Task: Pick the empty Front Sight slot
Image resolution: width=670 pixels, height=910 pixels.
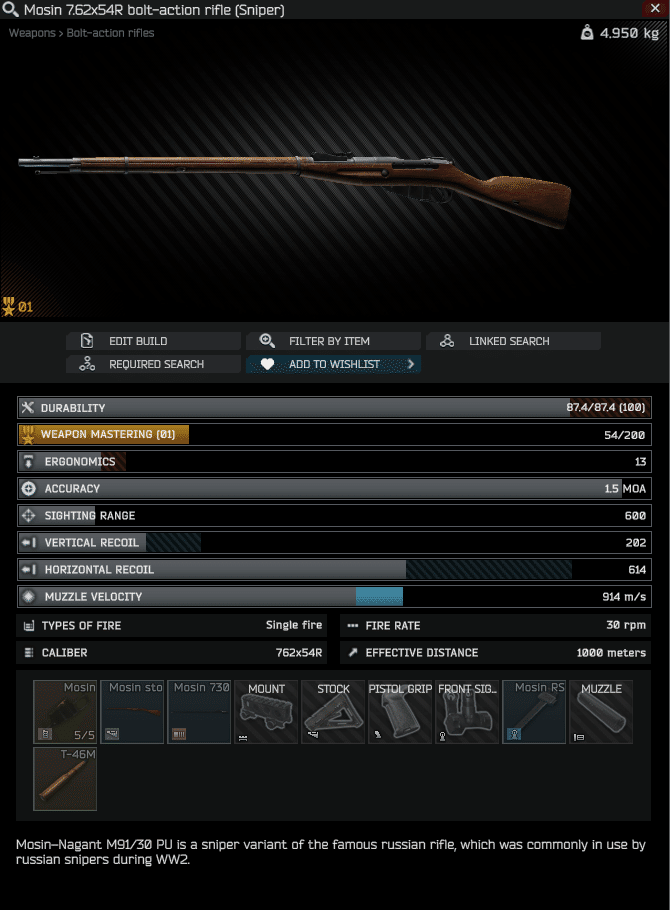Action: pos(467,712)
